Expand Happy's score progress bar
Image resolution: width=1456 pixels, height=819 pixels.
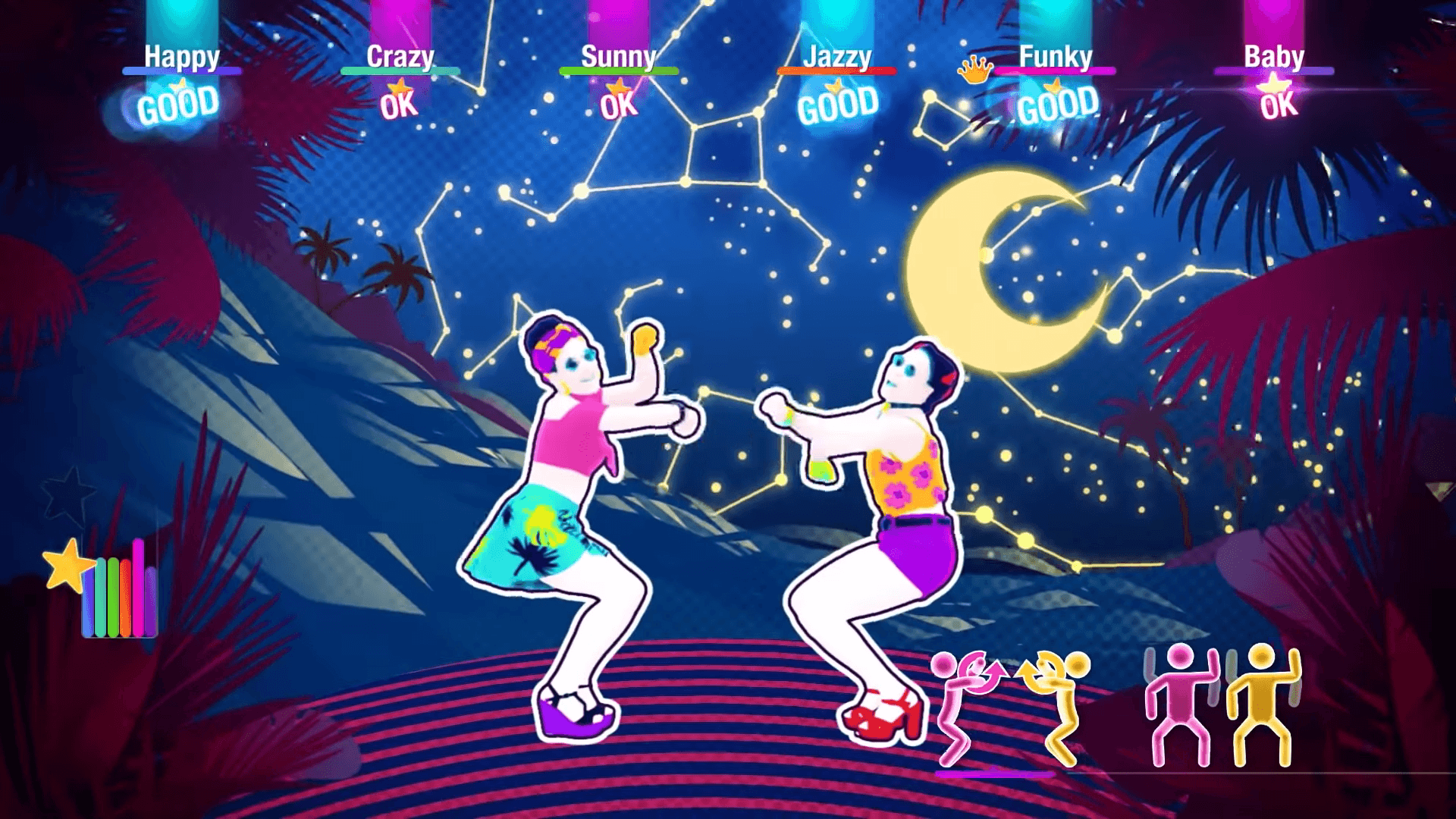[182, 70]
